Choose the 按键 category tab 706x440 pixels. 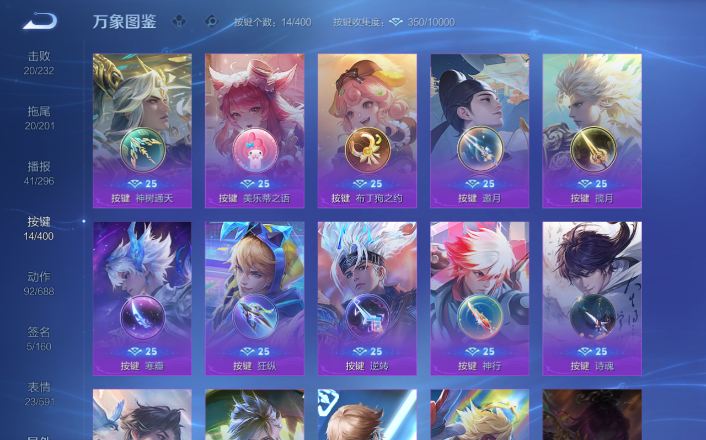(39, 227)
